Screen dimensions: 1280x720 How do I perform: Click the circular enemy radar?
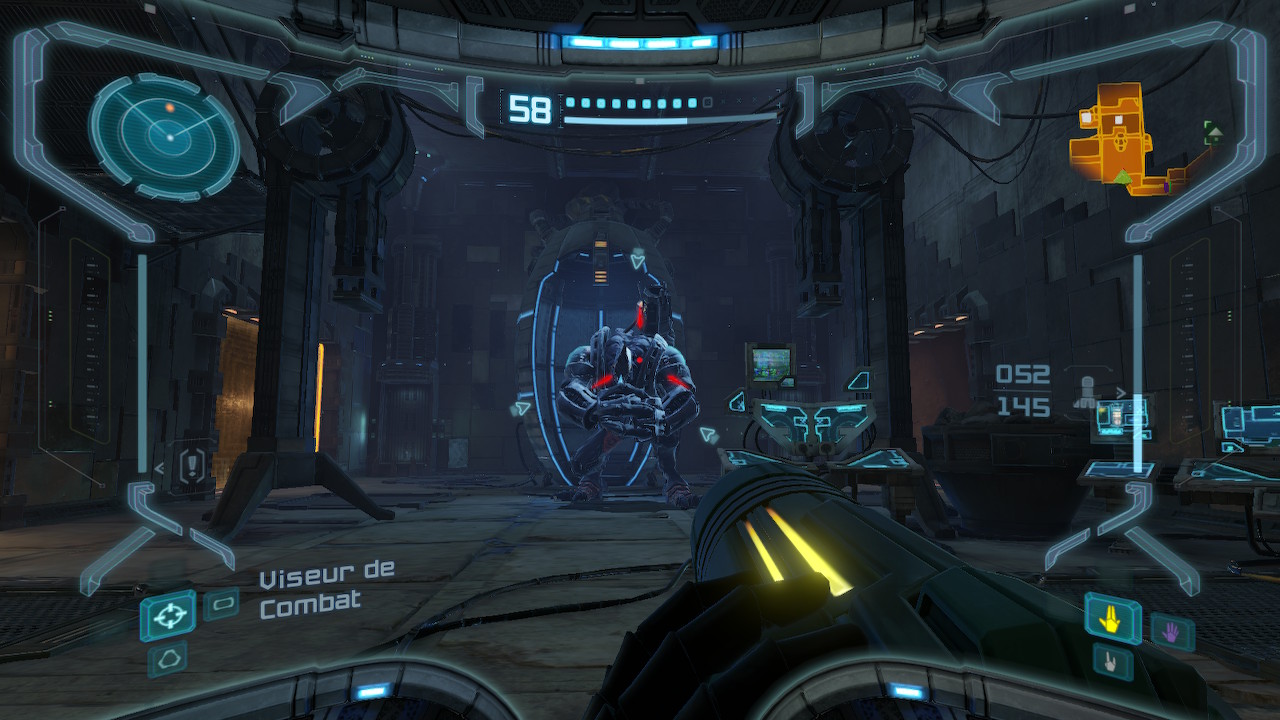coord(166,135)
